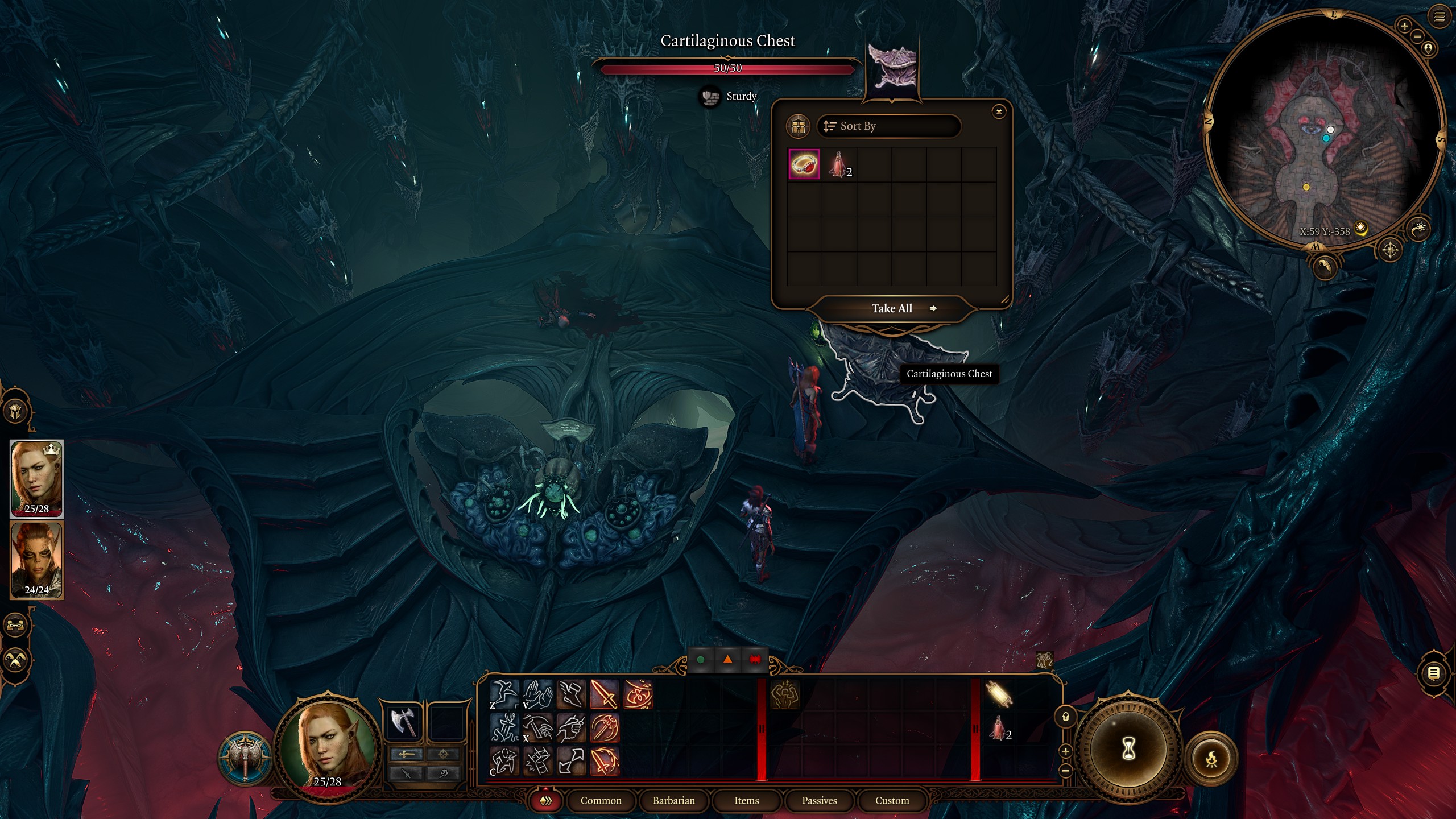Viewport: 1456px width, 819px height.
Task: Switch to the Barbarian hotbar tab
Action: pos(673,800)
